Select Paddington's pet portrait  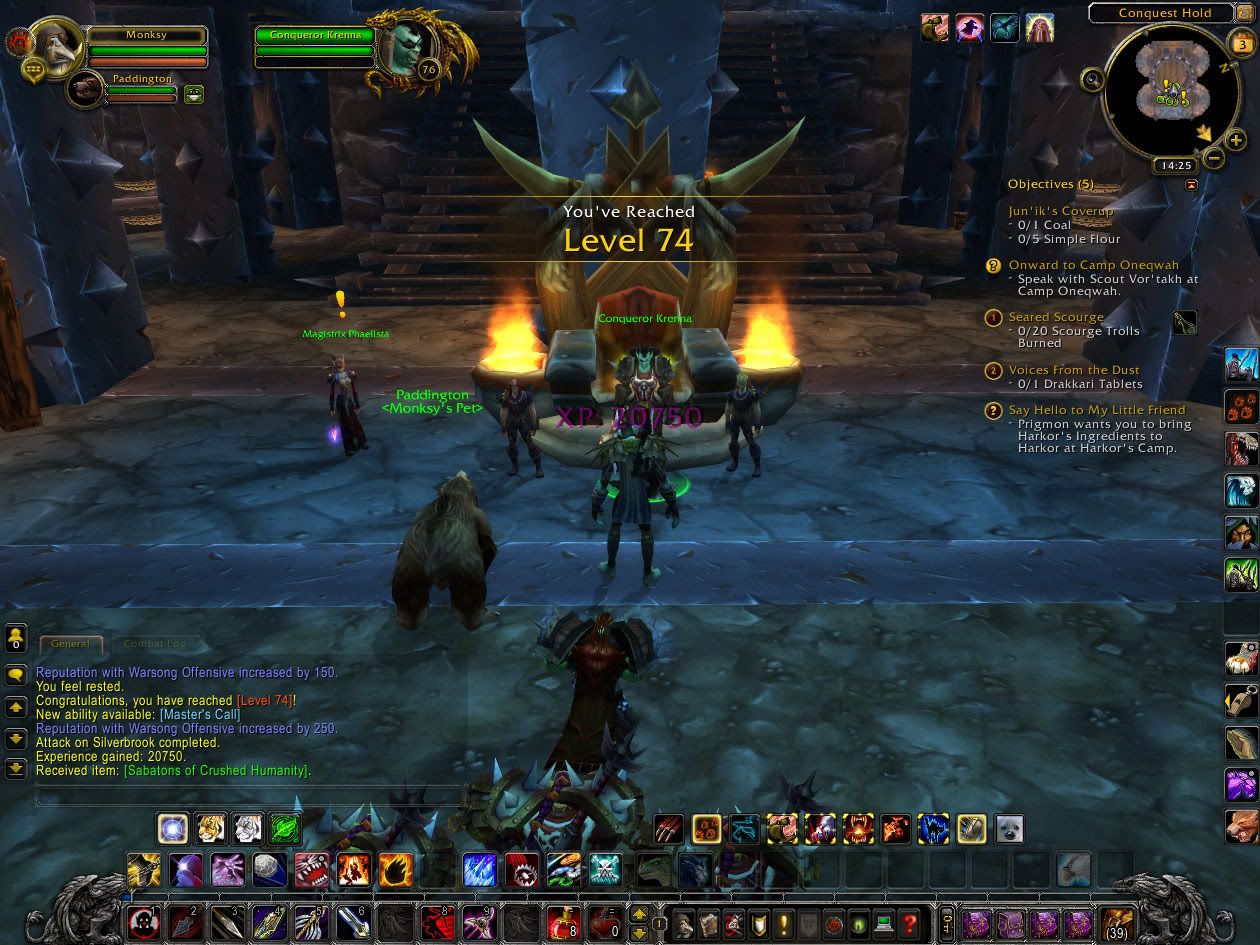pos(88,90)
